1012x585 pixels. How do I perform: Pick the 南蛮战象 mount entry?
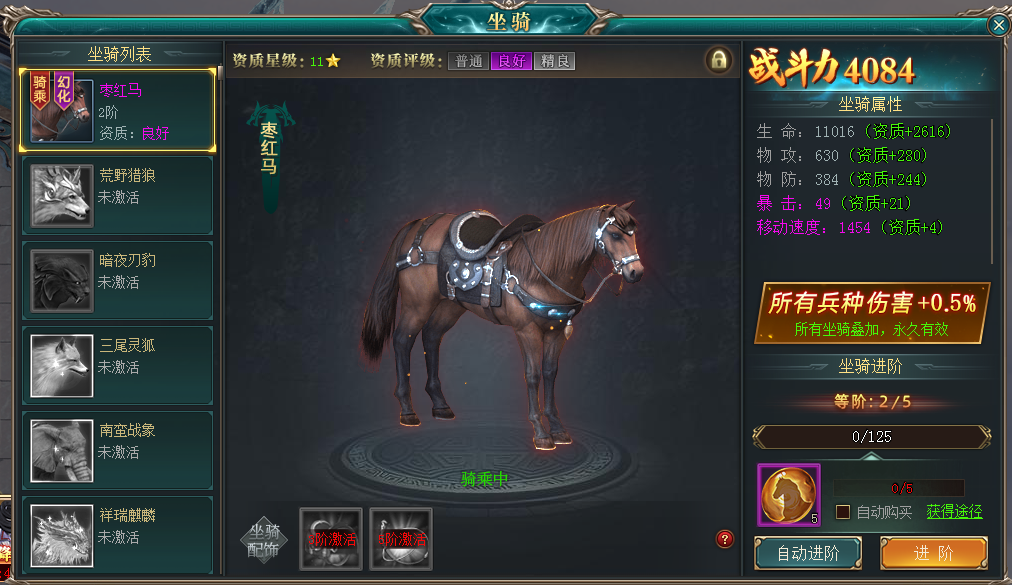tap(117, 450)
